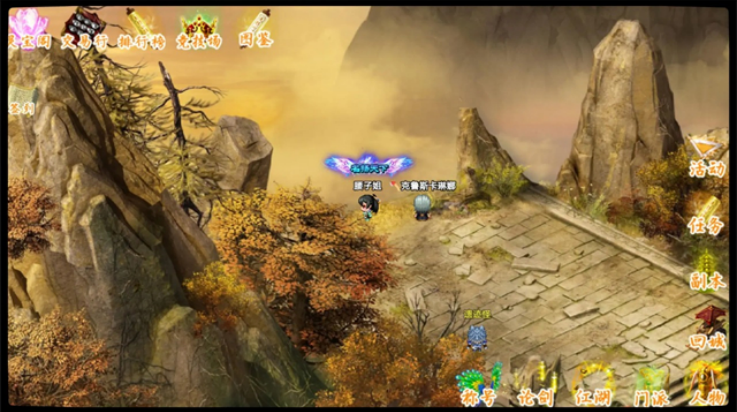Open the 称号 titles peacock icon
This screenshot has width=737, height=412.
478,385
